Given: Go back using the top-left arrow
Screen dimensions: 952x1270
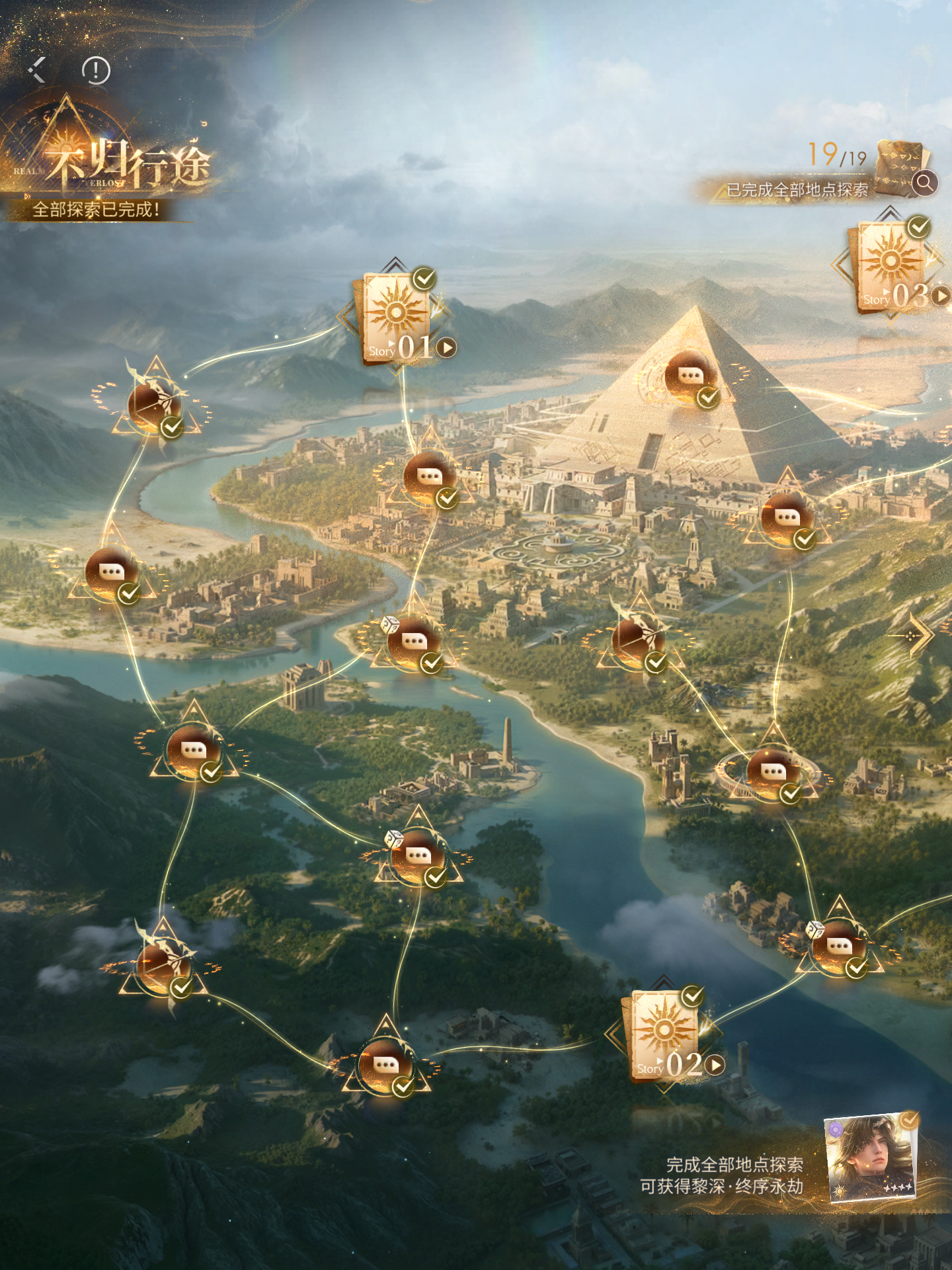Looking at the screenshot, I should click(x=37, y=69).
